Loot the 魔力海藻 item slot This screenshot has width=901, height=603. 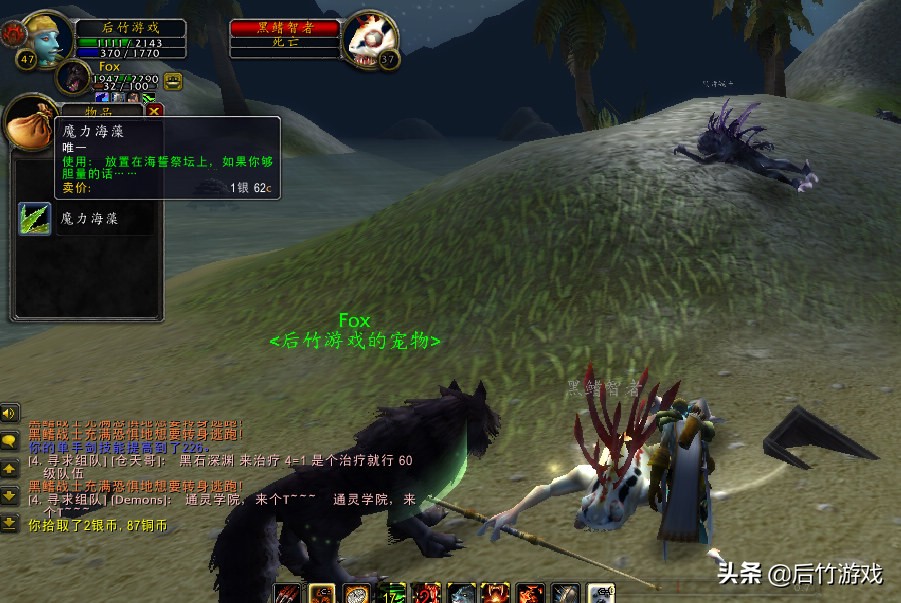click(x=35, y=218)
